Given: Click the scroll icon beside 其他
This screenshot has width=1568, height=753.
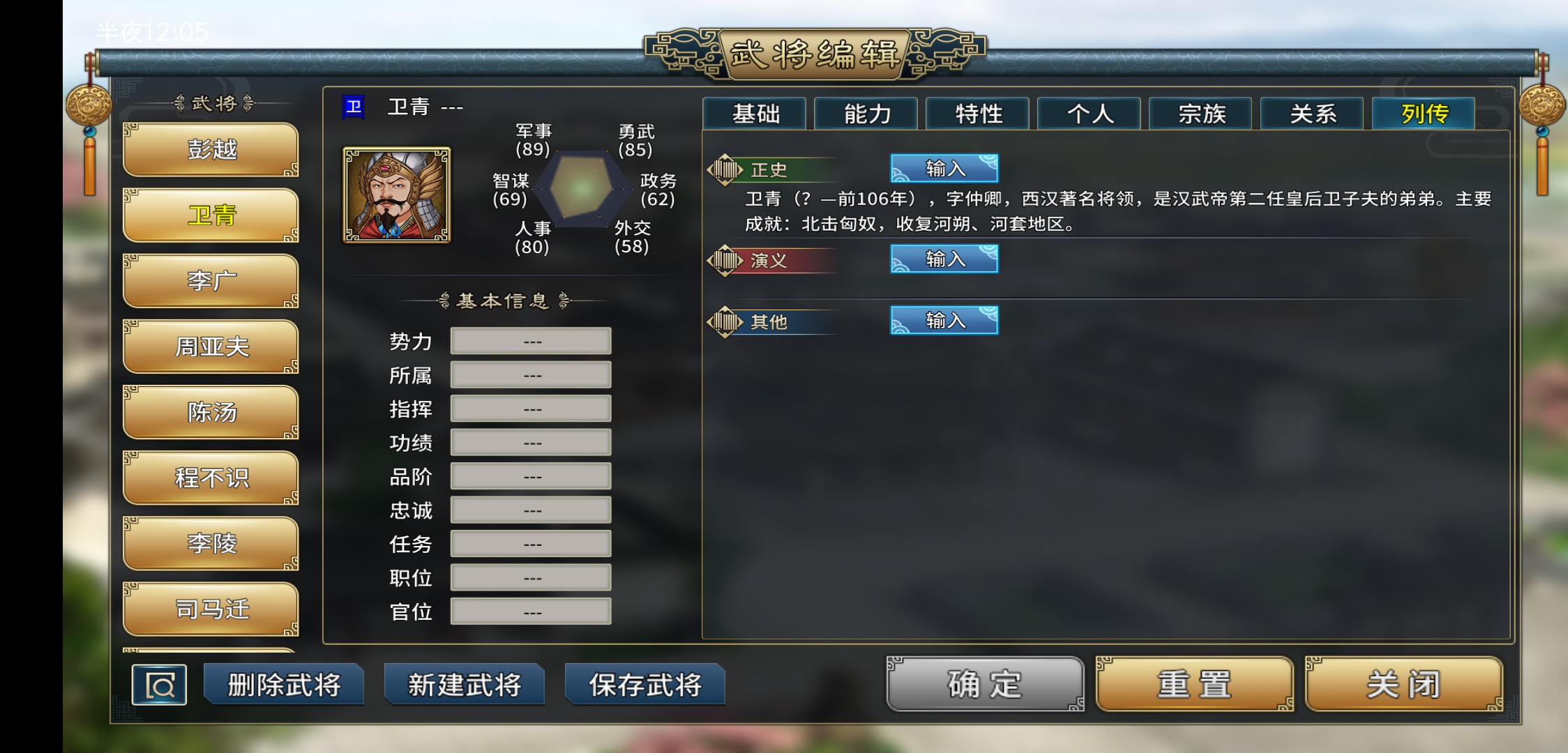Looking at the screenshot, I should [x=727, y=321].
